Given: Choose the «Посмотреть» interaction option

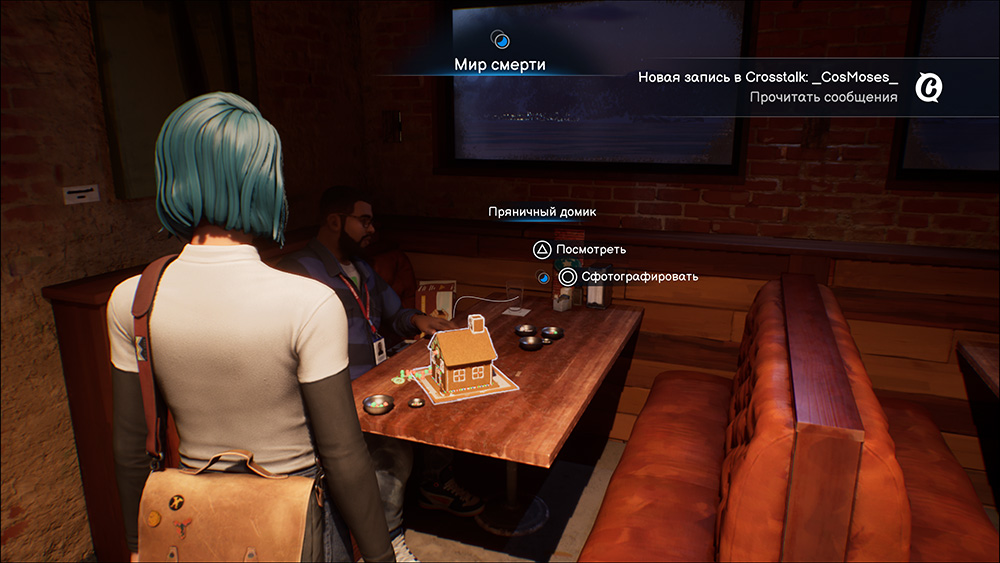Looking at the screenshot, I should 590,249.
